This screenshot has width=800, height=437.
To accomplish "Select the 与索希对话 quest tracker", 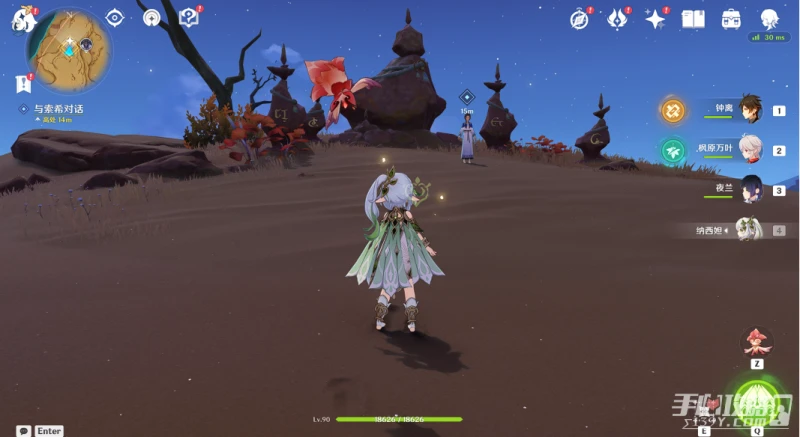I will [58, 108].
